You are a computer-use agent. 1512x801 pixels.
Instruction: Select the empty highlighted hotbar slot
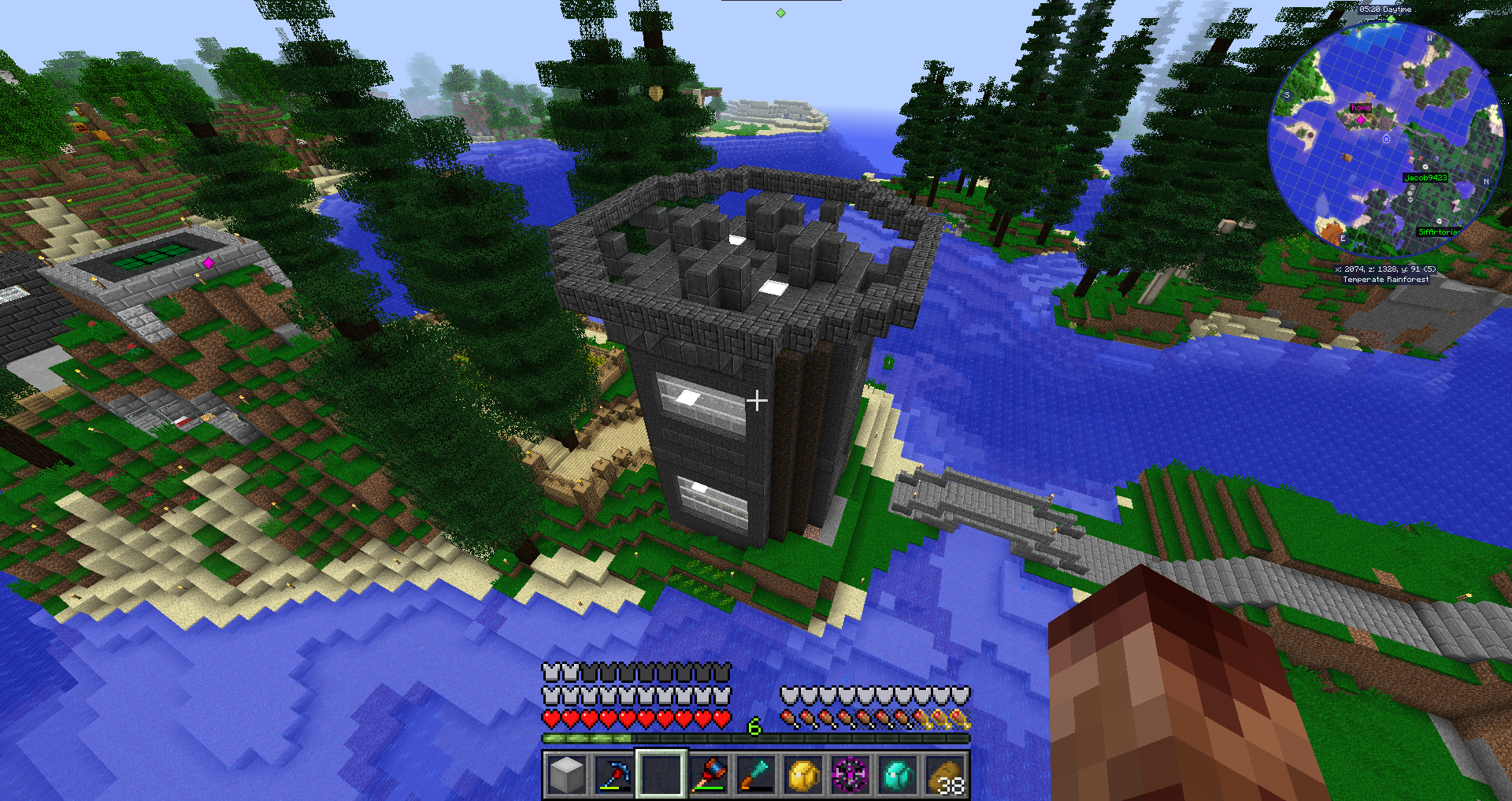click(661, 774)
